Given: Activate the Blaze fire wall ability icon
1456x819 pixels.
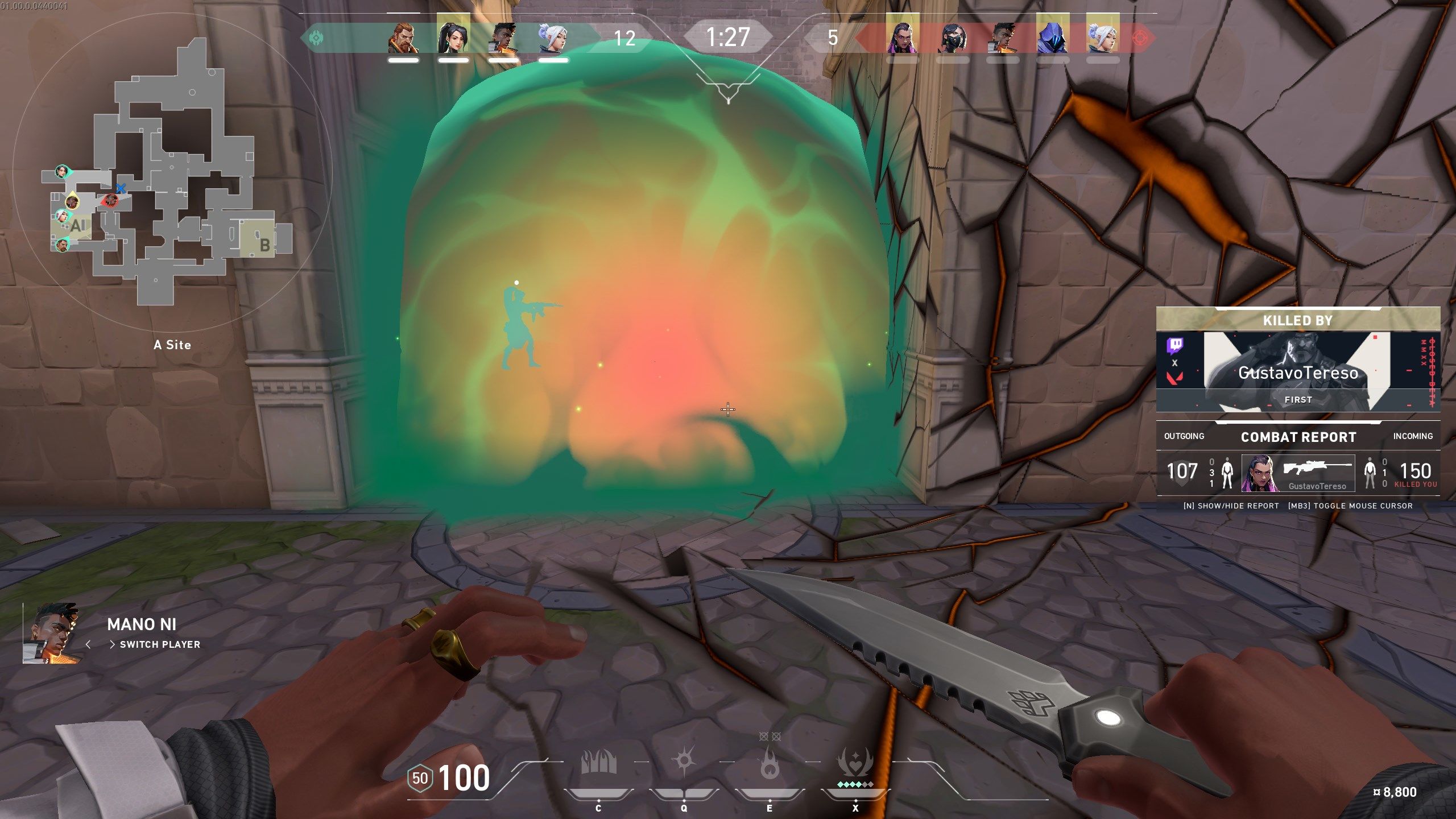Looking at the screenshot, I should click(x=598, y=763).
